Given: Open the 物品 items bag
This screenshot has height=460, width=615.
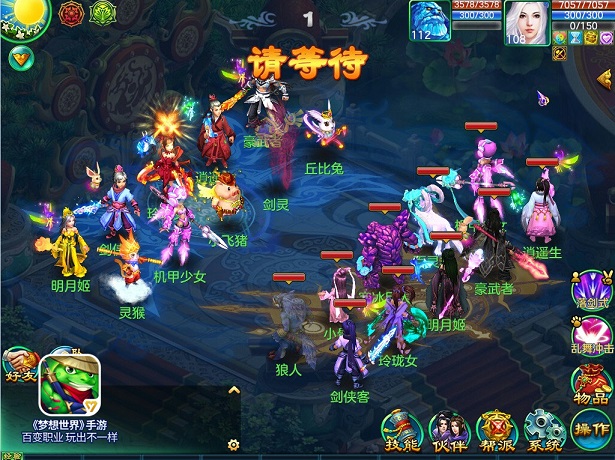Looking at the screenshot, I should pos(591,385).
